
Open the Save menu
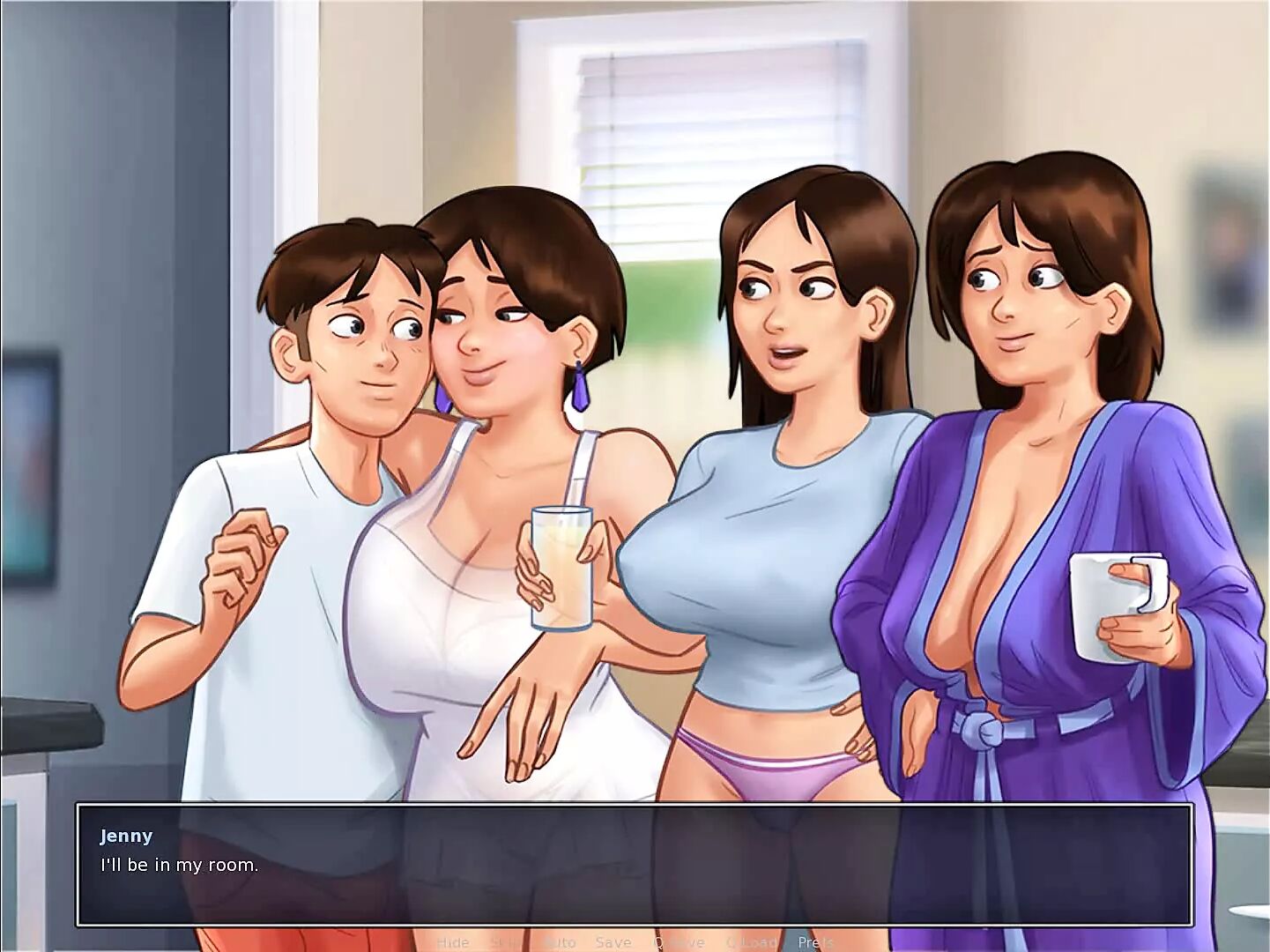[613, 942]
